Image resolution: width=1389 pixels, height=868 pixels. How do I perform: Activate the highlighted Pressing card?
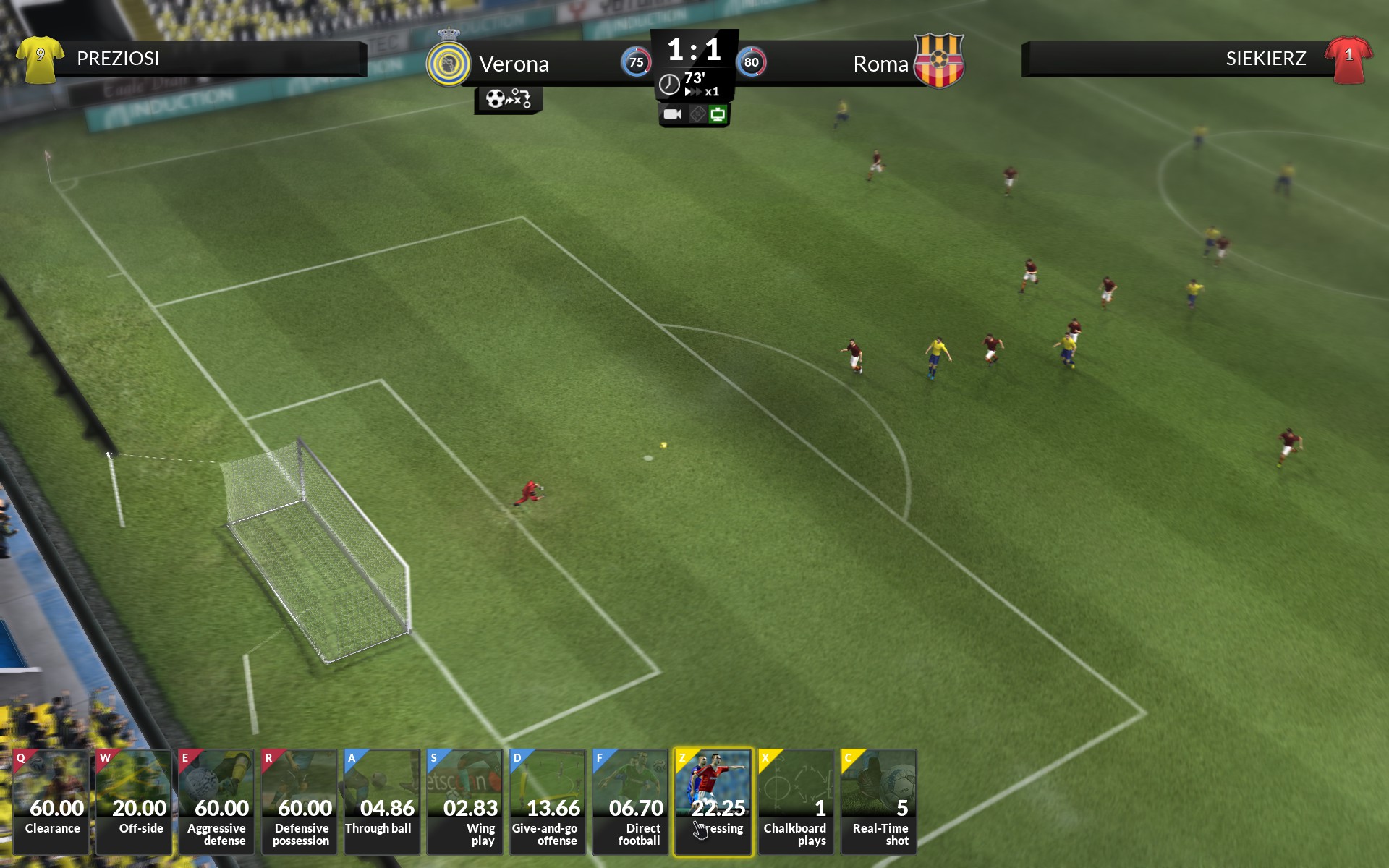[x=713, y=801]
